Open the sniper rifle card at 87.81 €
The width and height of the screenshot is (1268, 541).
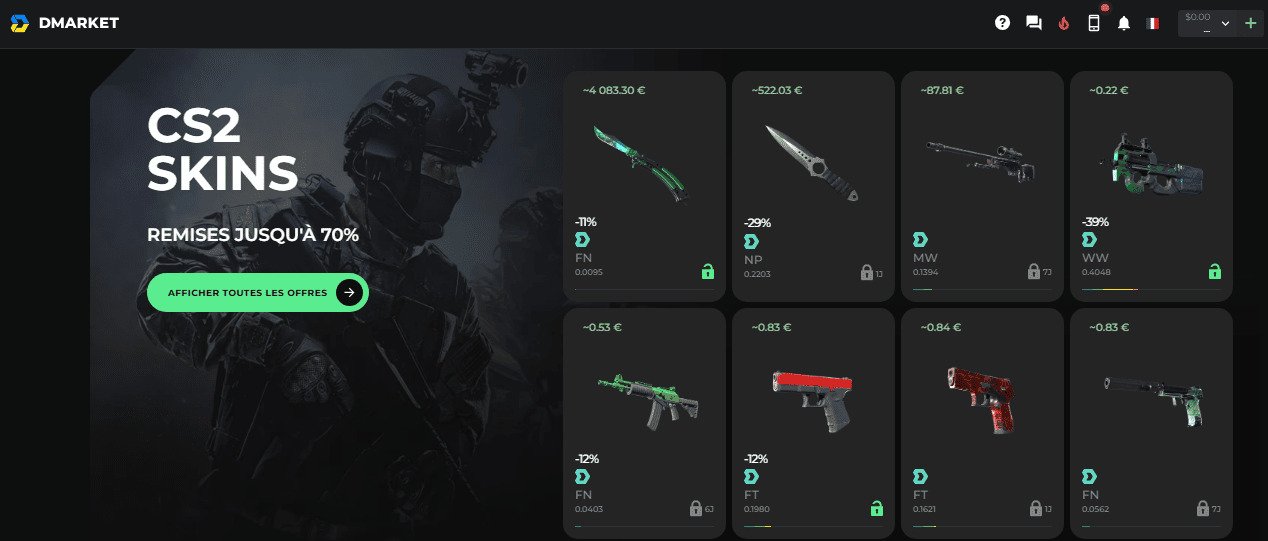(981, 185)
